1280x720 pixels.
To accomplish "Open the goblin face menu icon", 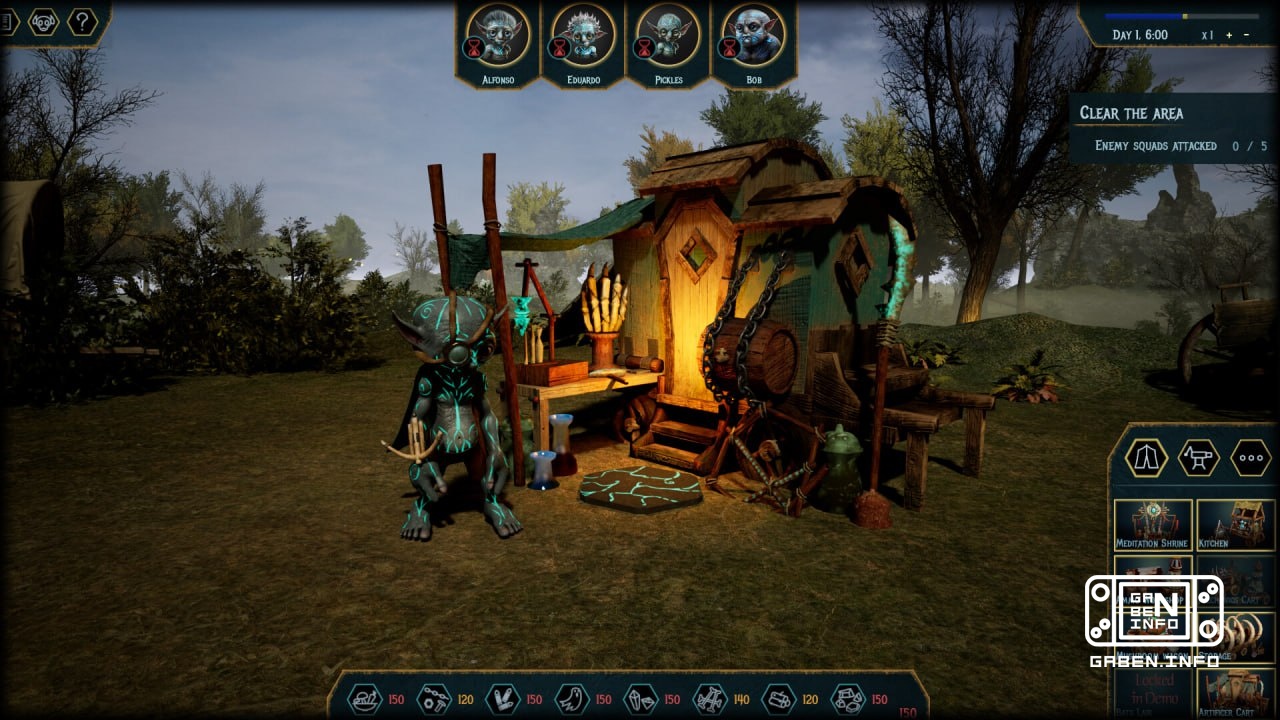I will coord(43,21).
